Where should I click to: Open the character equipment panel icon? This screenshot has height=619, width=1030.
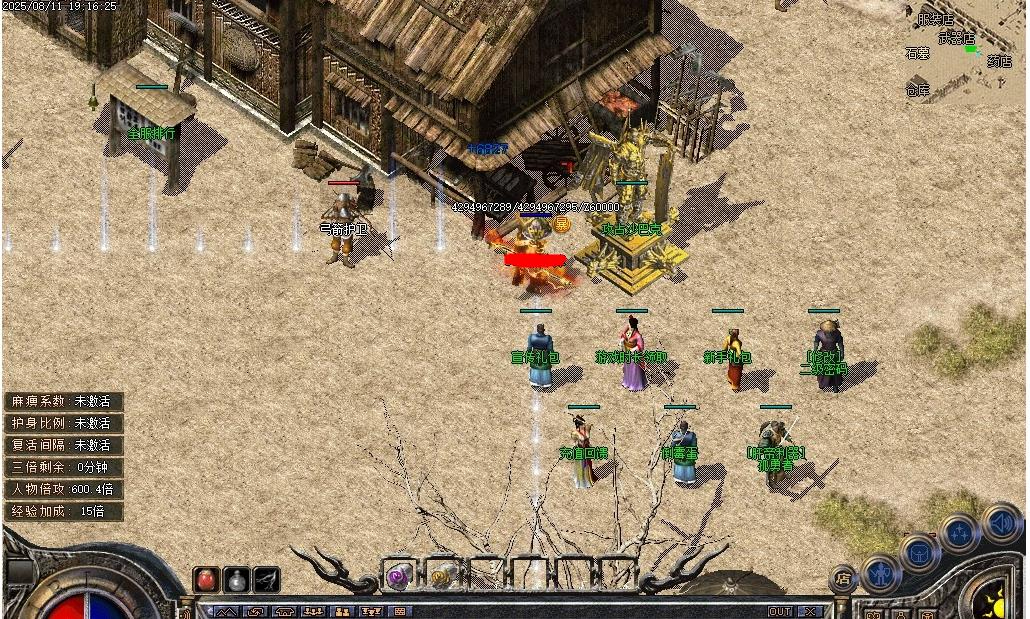881,573
